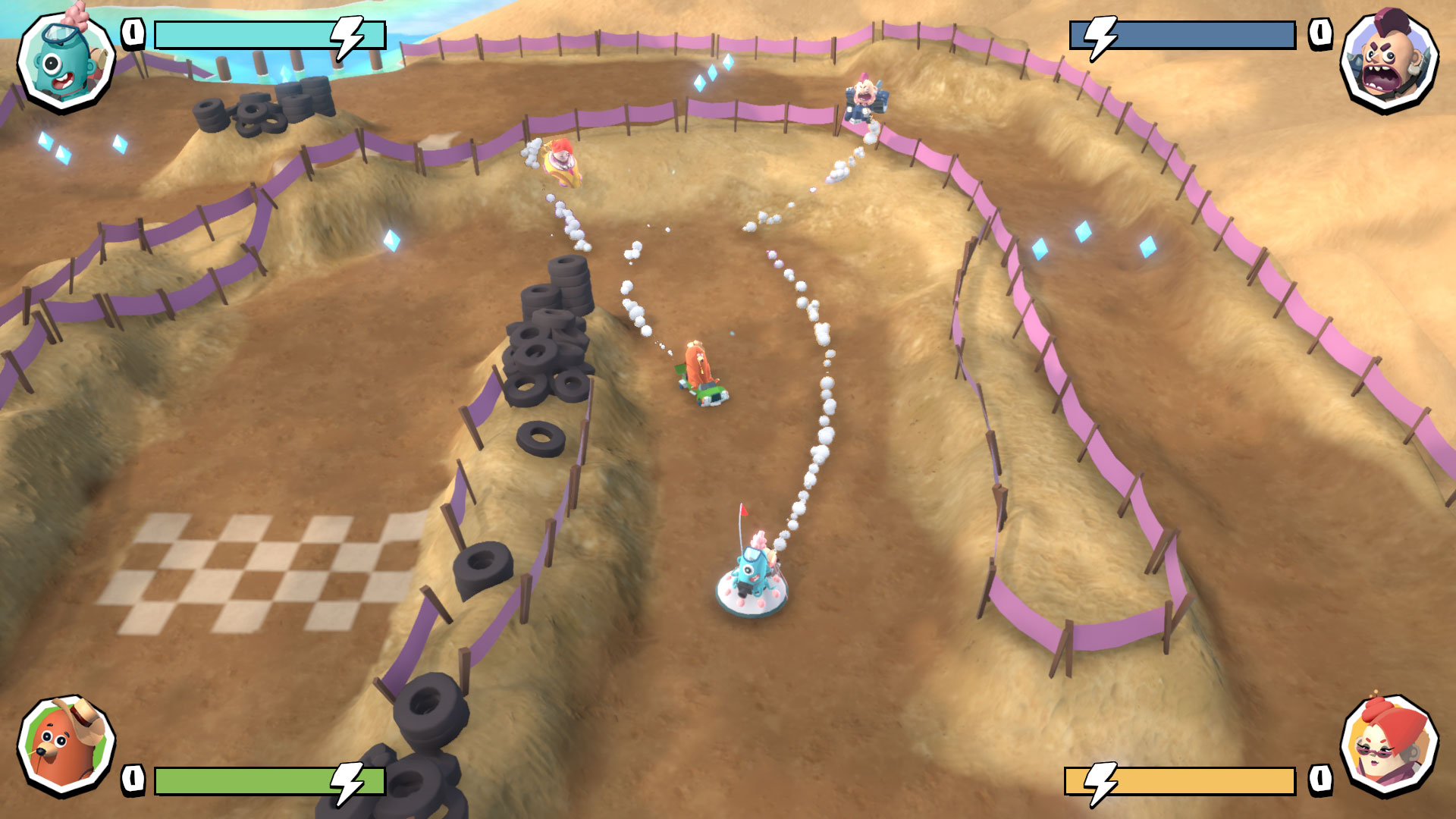Select the red-haired granny player portrait

coord(1389,745)
